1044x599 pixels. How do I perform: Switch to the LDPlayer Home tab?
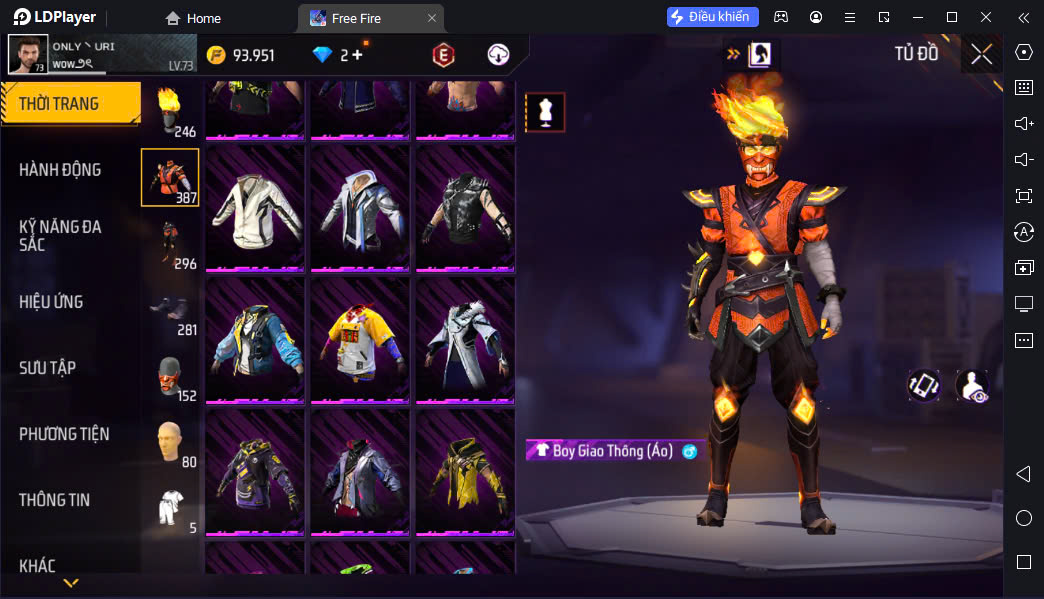pos(193,18)
